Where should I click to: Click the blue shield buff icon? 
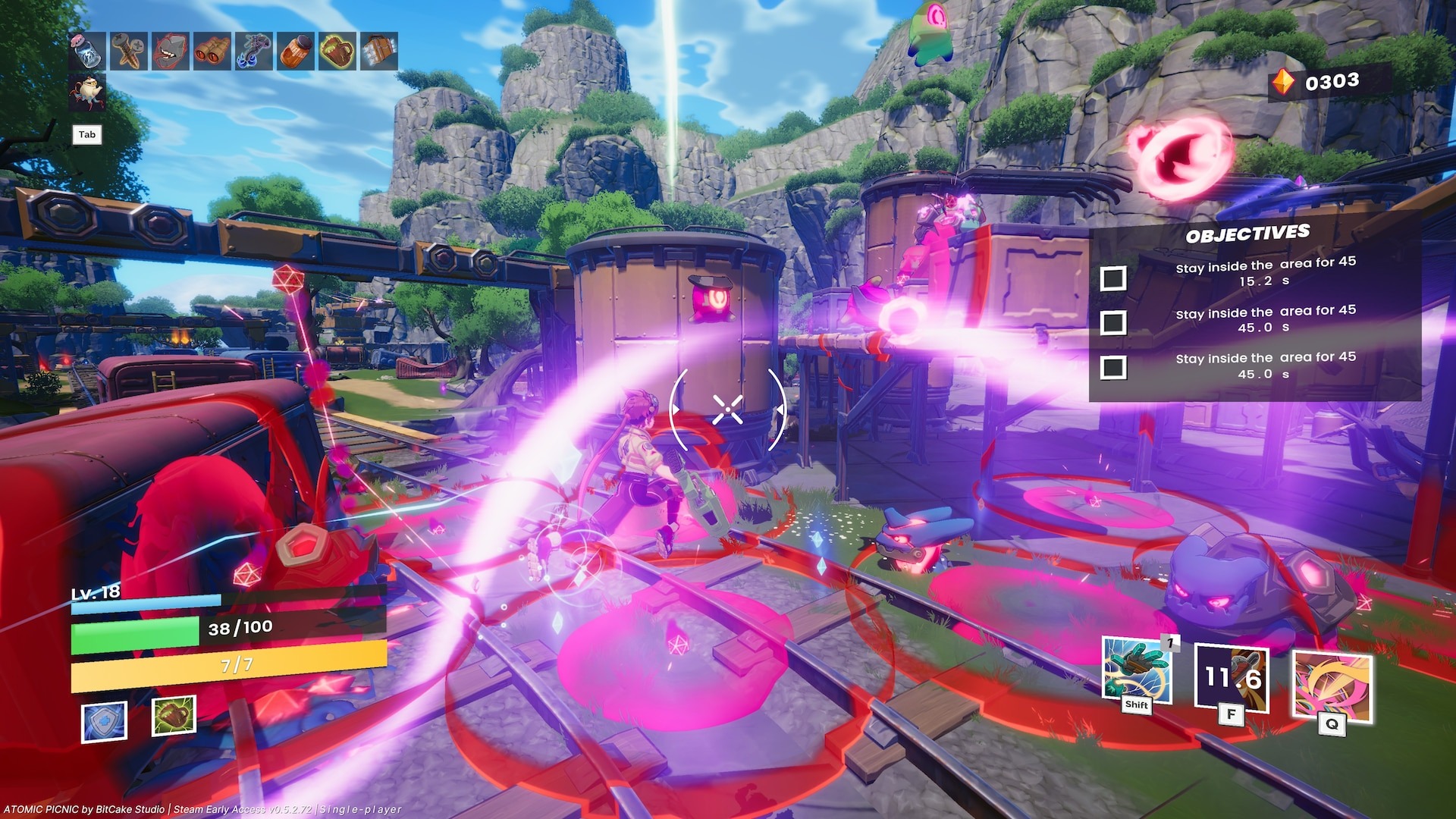[105, 720]
